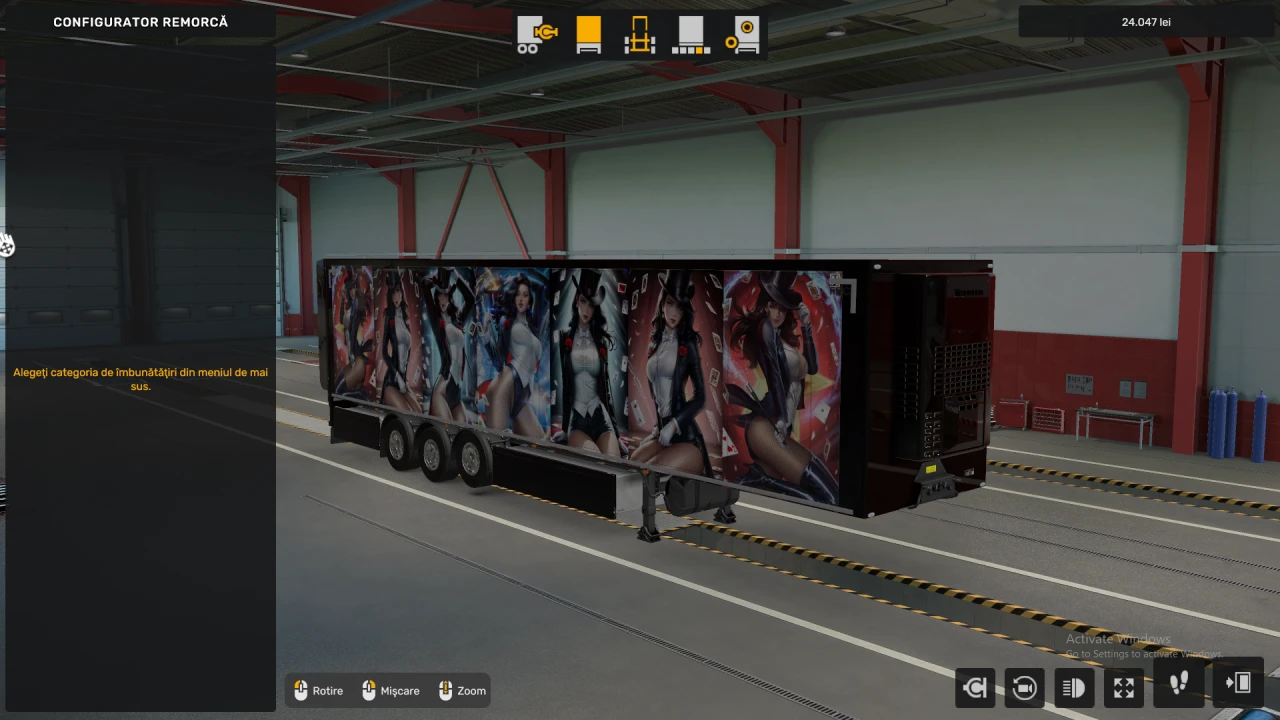
Task: Click the rotate trailer icon
Action: tap(975, 687)
